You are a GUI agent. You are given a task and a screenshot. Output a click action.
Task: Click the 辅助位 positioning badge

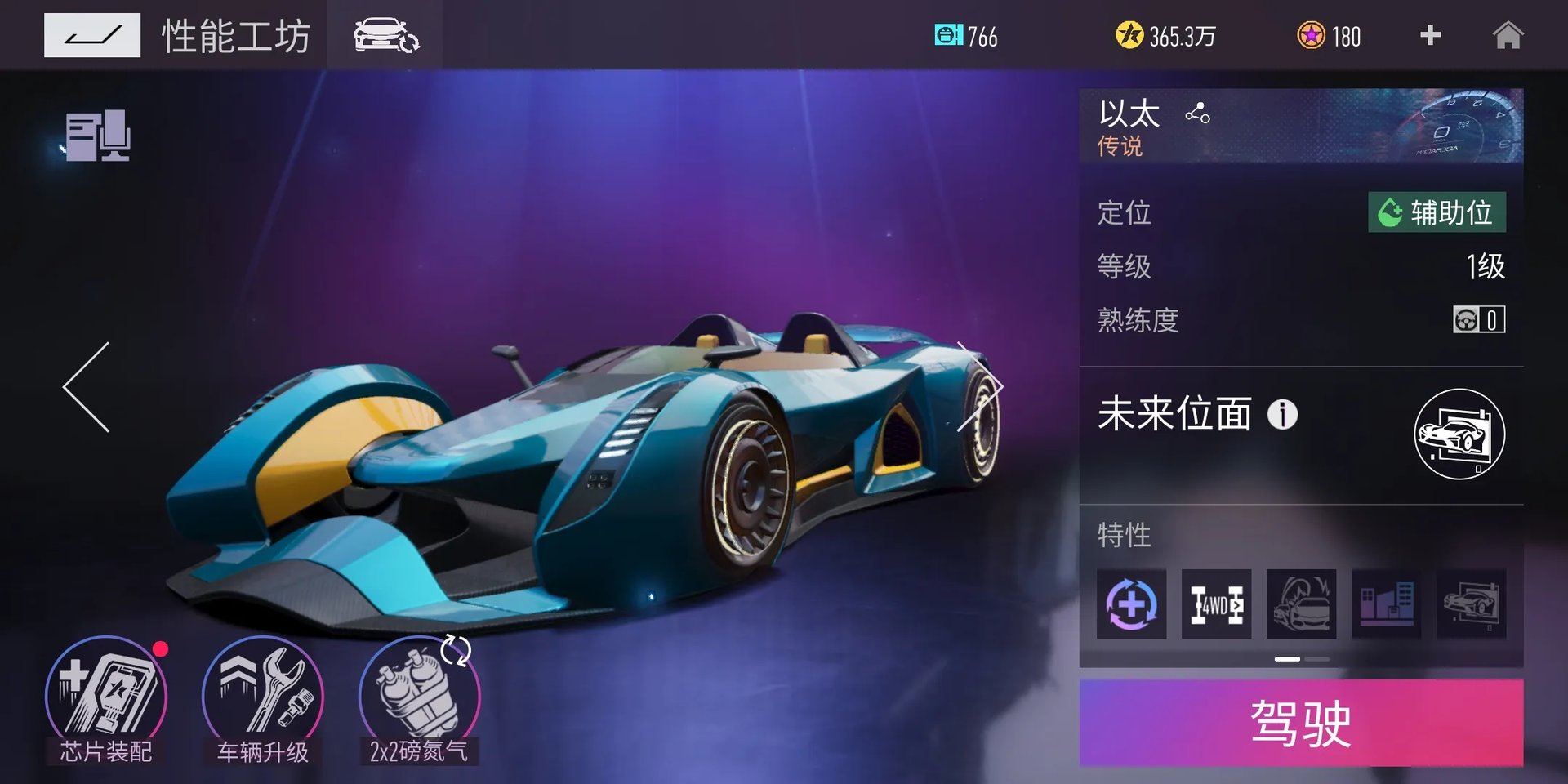(x=1438, y=212)
